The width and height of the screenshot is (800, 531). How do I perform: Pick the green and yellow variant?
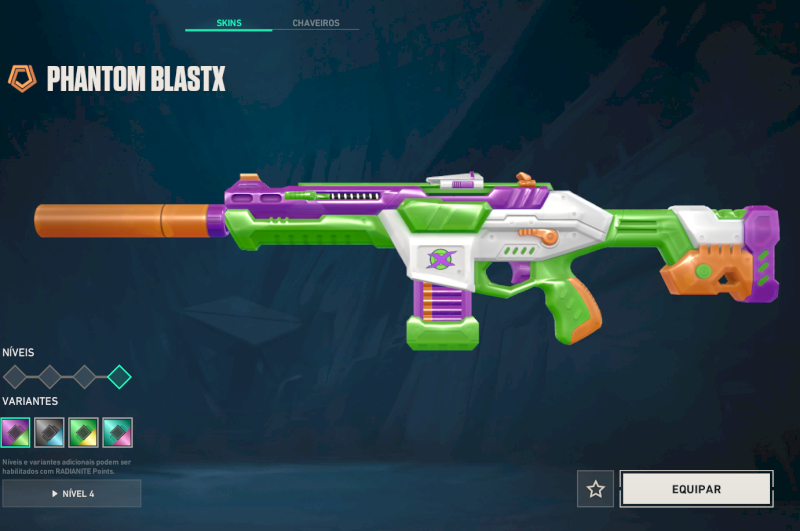pyautogui.click(x=84, y=432)
